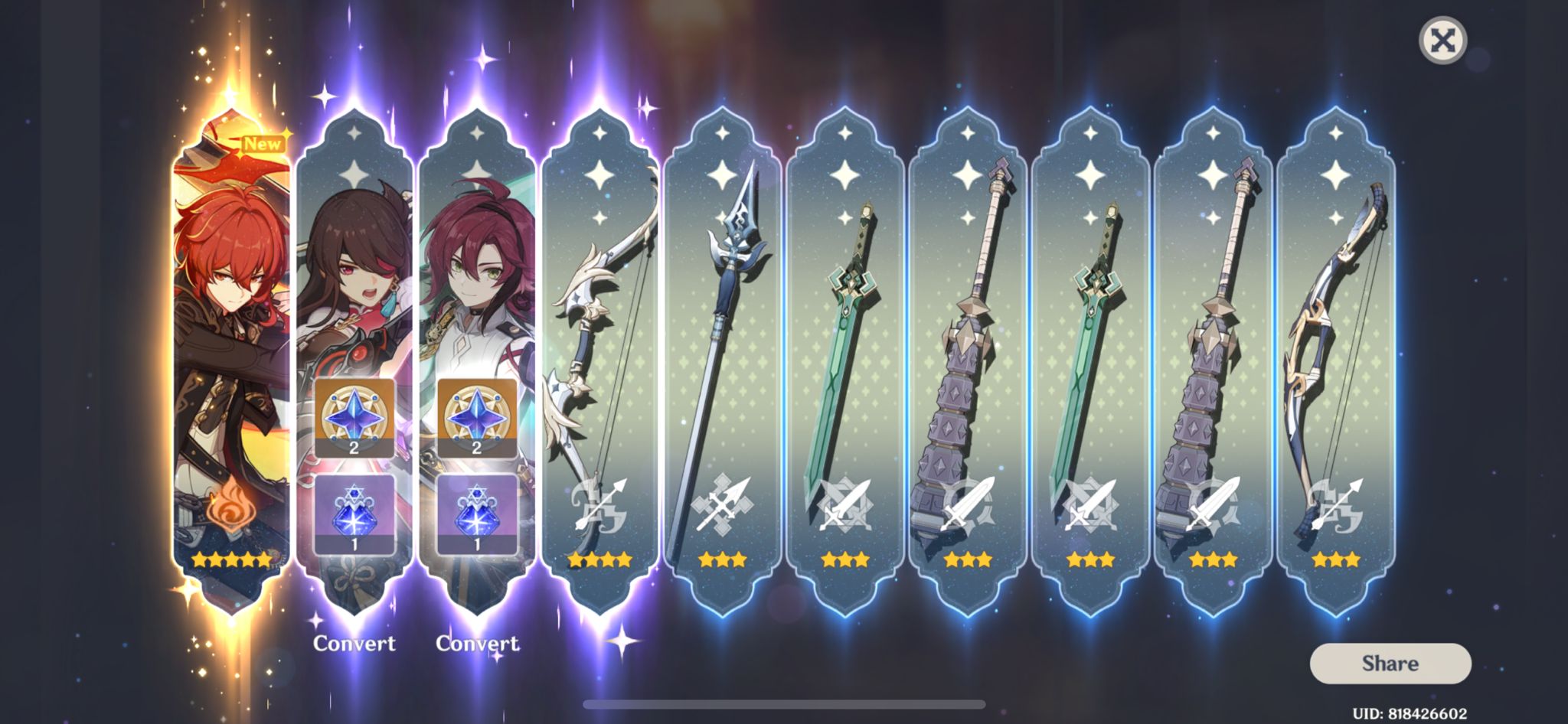The height and width of the screenshot is (724, 1568).
Task: Convert Beidou into Starglitter
Action: click(x=354, y=644)
